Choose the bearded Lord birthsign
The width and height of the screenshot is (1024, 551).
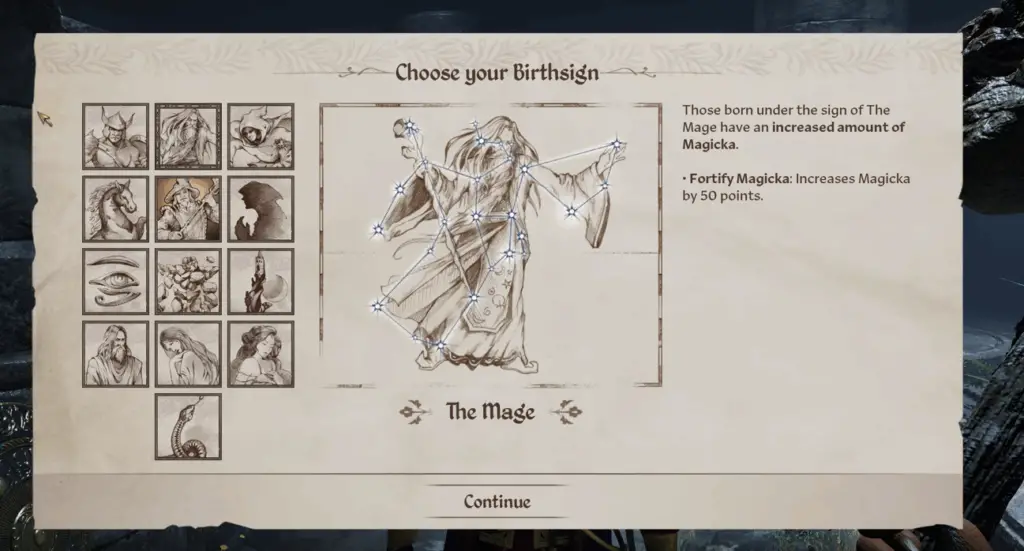115,354
